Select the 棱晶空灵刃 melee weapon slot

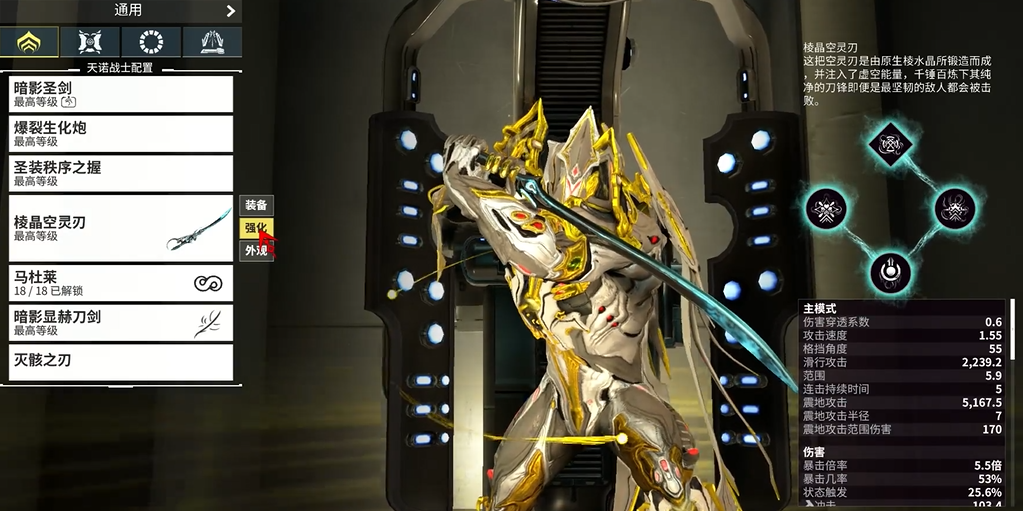click(x=121, y=228)
